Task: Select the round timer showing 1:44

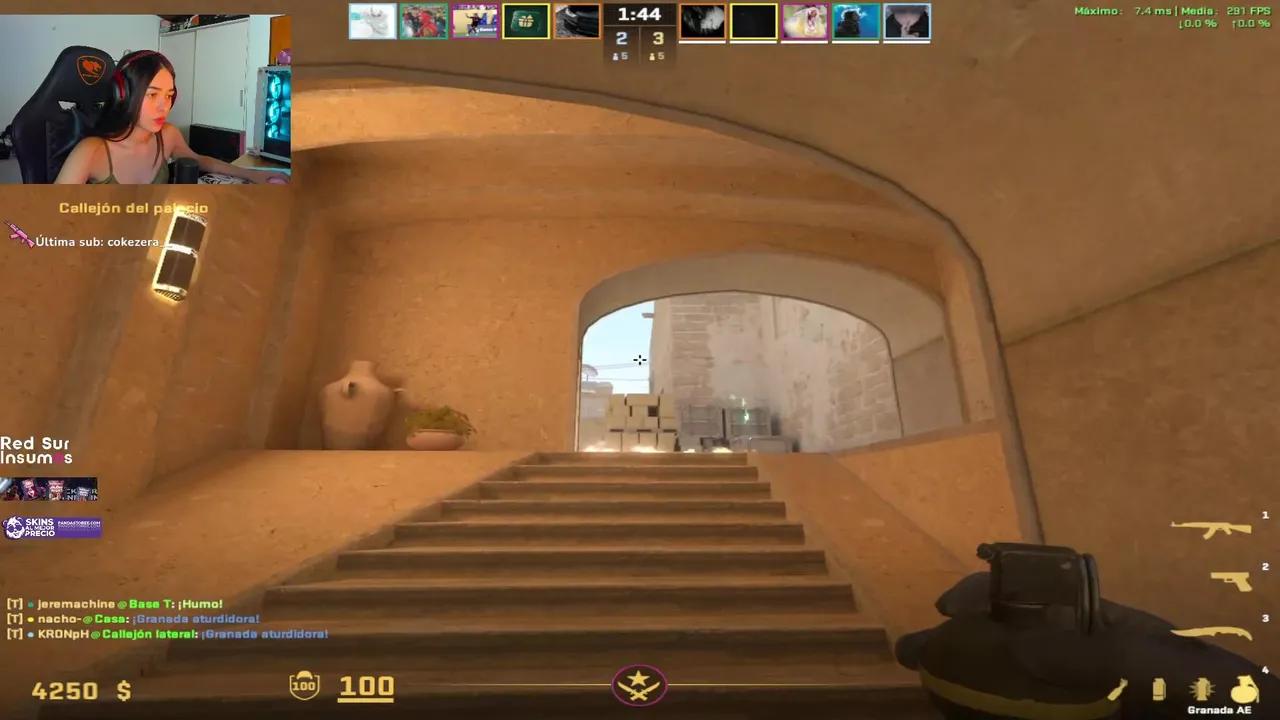Action: (639, 14)
